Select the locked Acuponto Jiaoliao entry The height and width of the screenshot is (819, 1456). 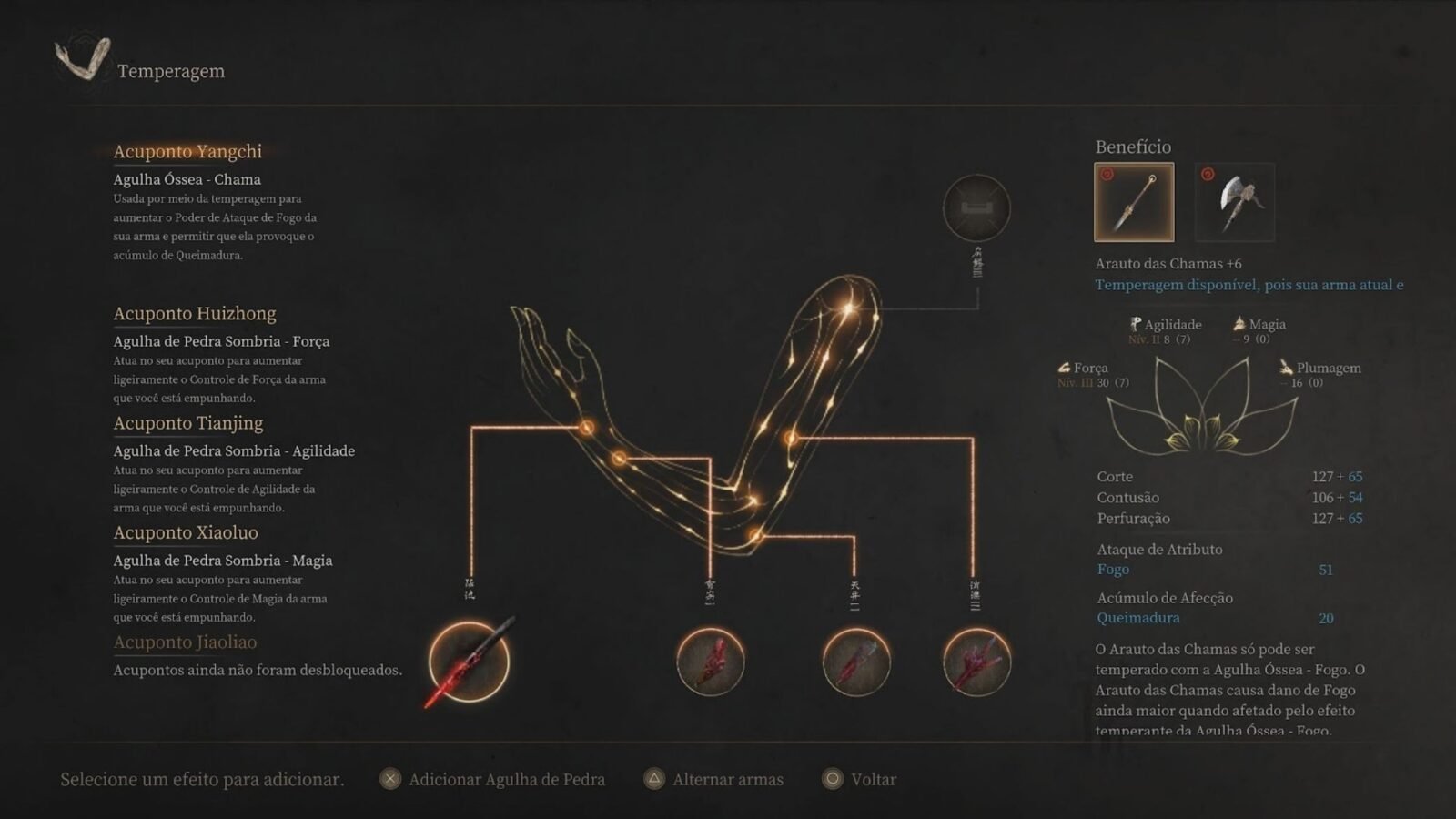pyautogui.click(x=185, y=642)
